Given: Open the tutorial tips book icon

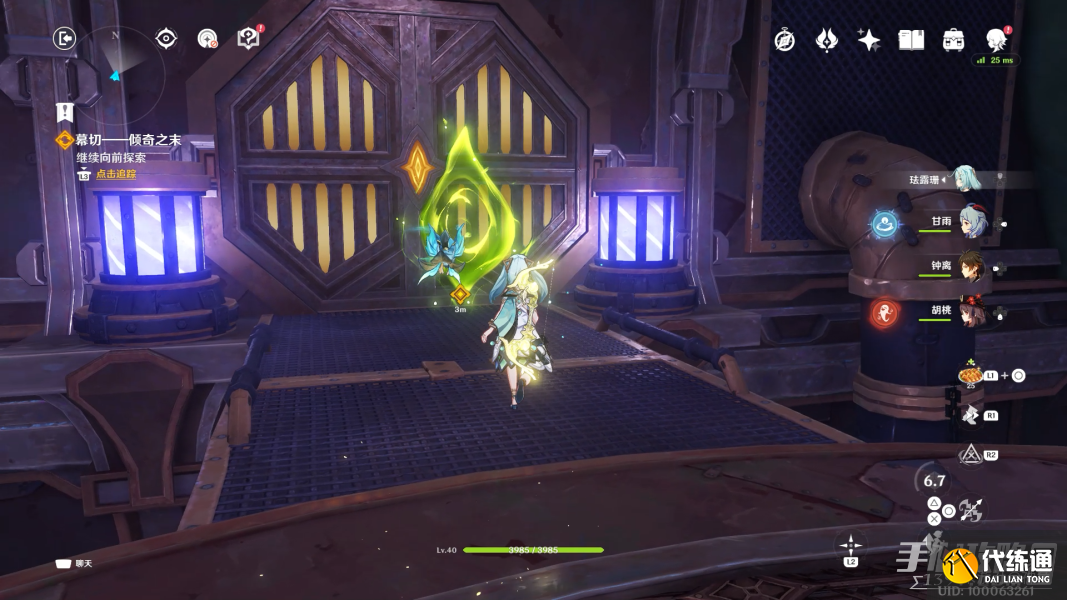Looking at the screenshot, I should point(248,38).
